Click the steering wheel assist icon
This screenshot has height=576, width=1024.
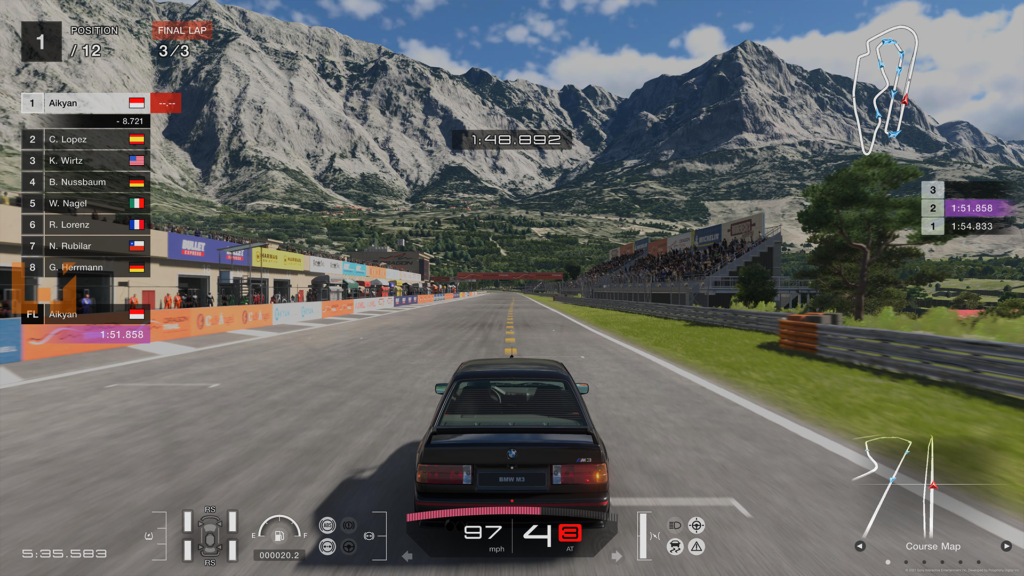pos(348,546)
